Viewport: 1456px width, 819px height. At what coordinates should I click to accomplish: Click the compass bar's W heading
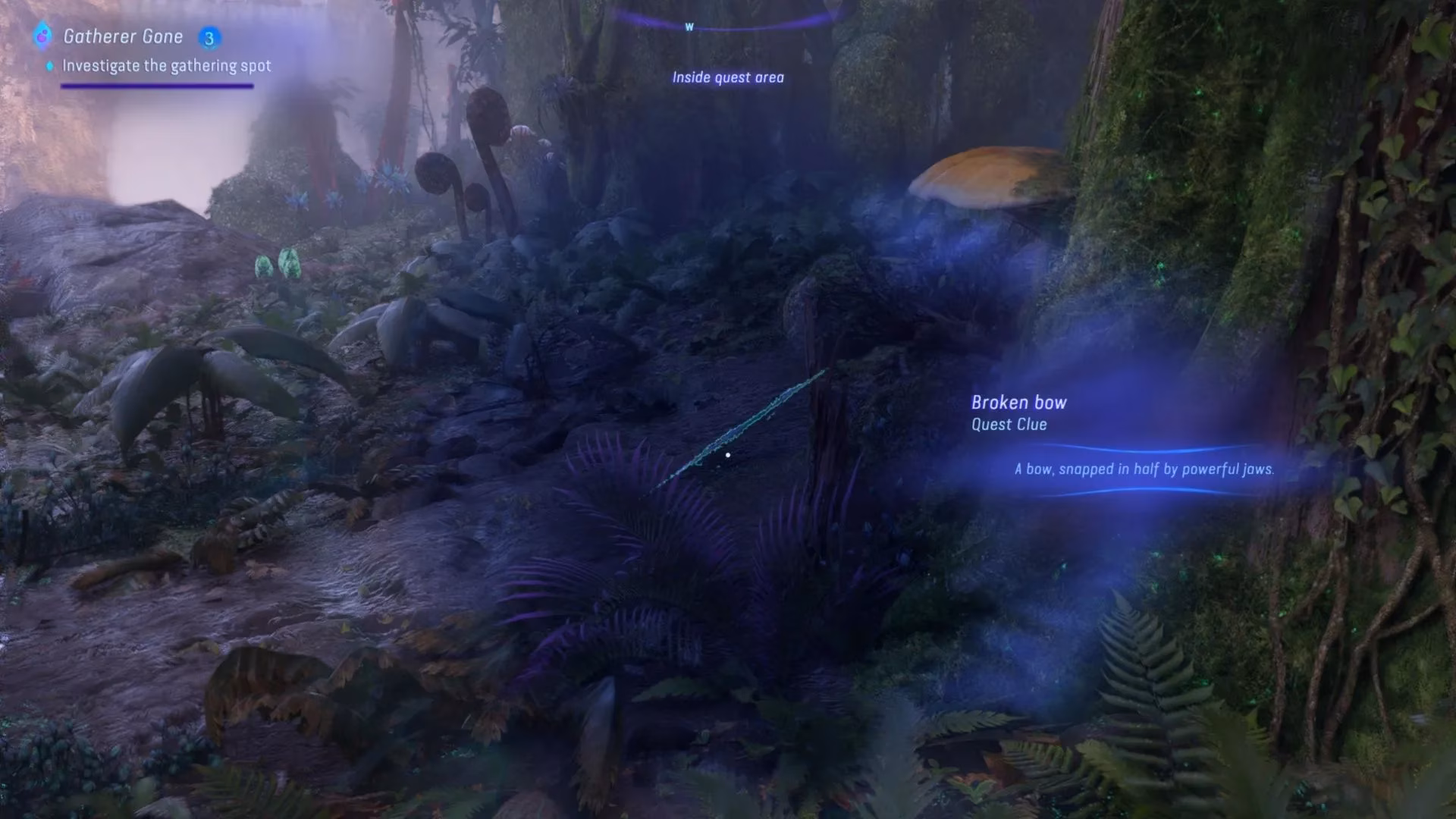(689, 27)
